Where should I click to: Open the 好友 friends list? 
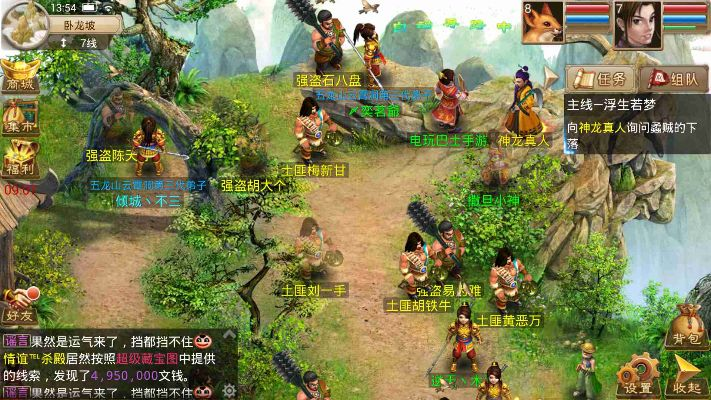coord(19,300)
